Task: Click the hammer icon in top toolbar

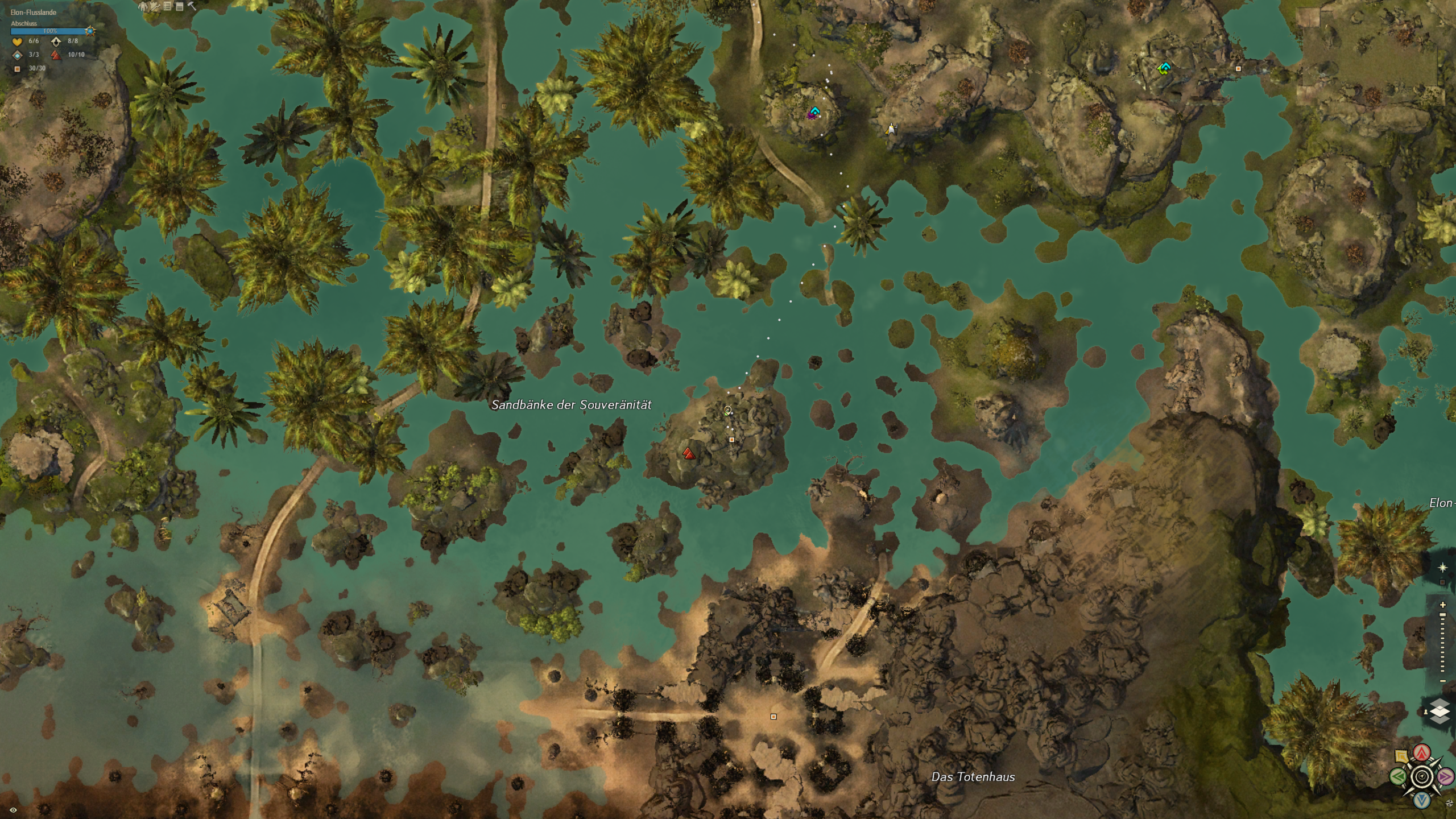Action: [192, 6]
